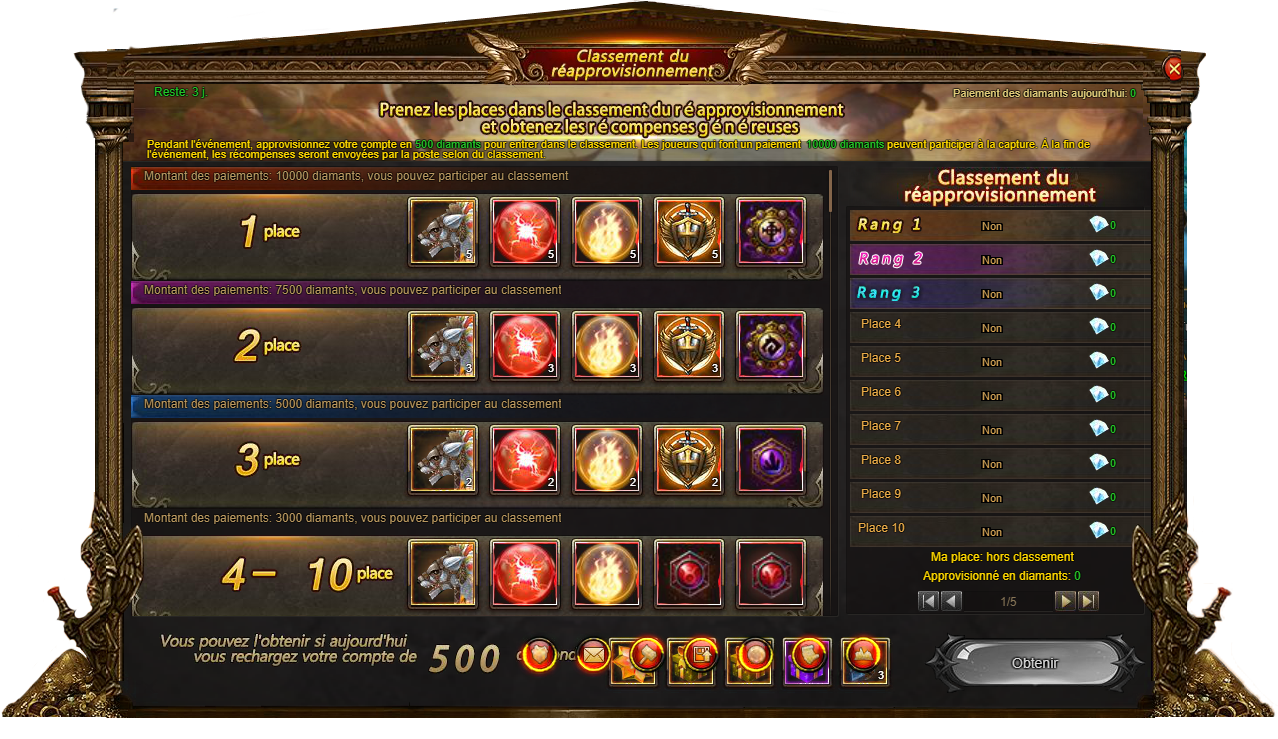The width and height of the screenshot is (1278, 739).
Task: Select the first-place armored mount reward
Action: 443,231
